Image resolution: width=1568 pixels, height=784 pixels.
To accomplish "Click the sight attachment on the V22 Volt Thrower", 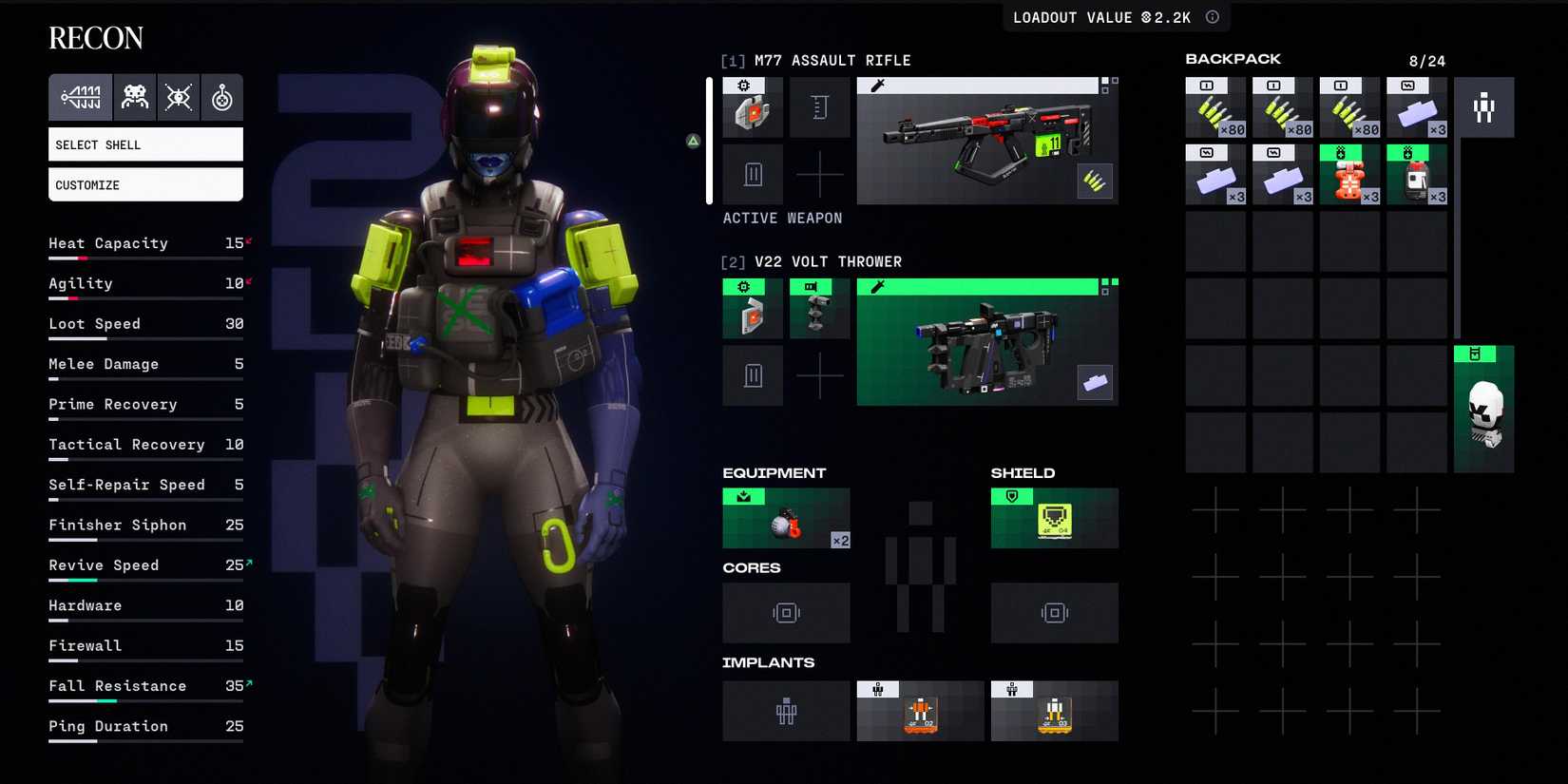I will click(x=819, y=308).
